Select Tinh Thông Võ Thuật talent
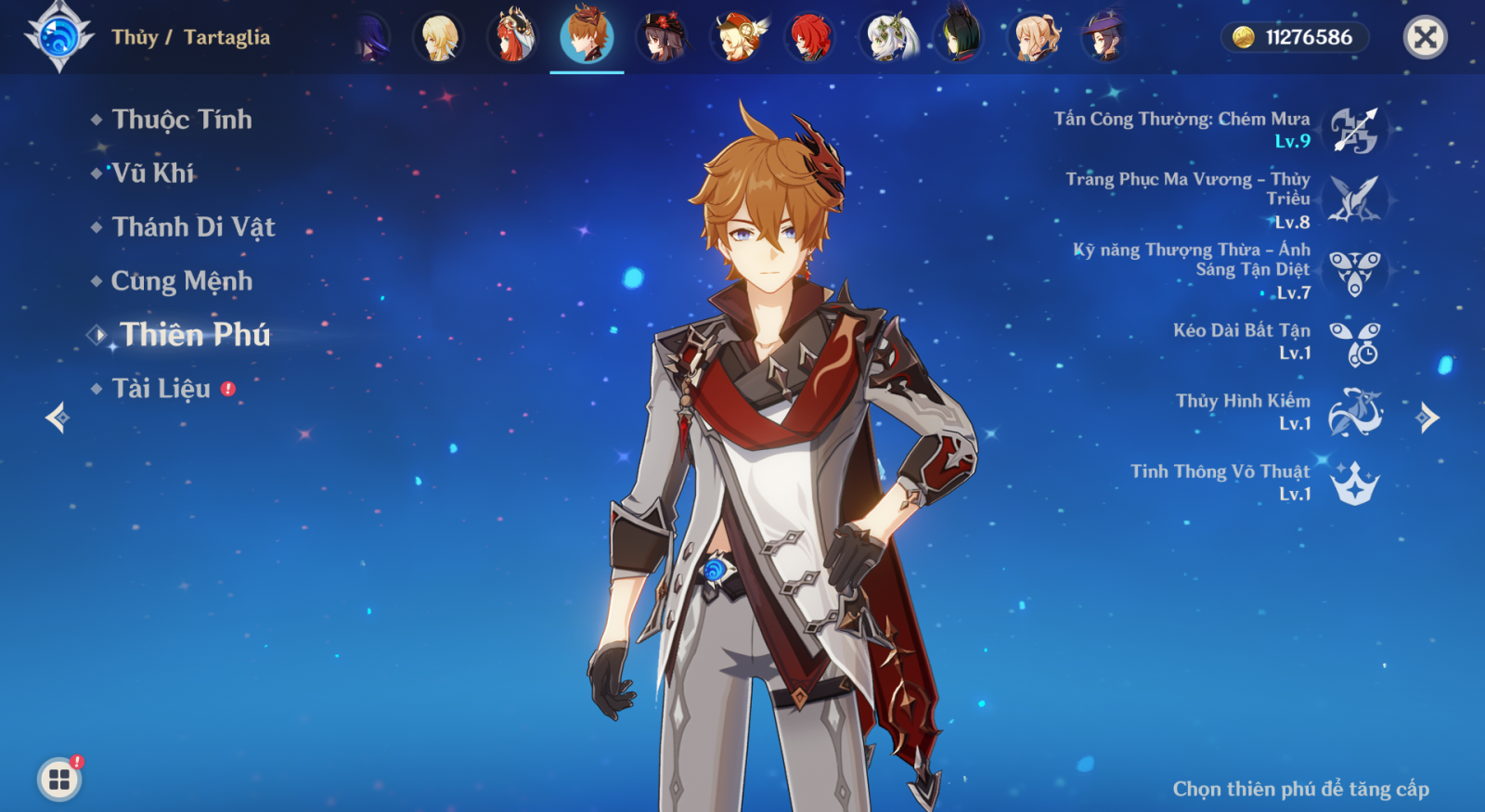 pyautogui.click(x=1354, y=483)
